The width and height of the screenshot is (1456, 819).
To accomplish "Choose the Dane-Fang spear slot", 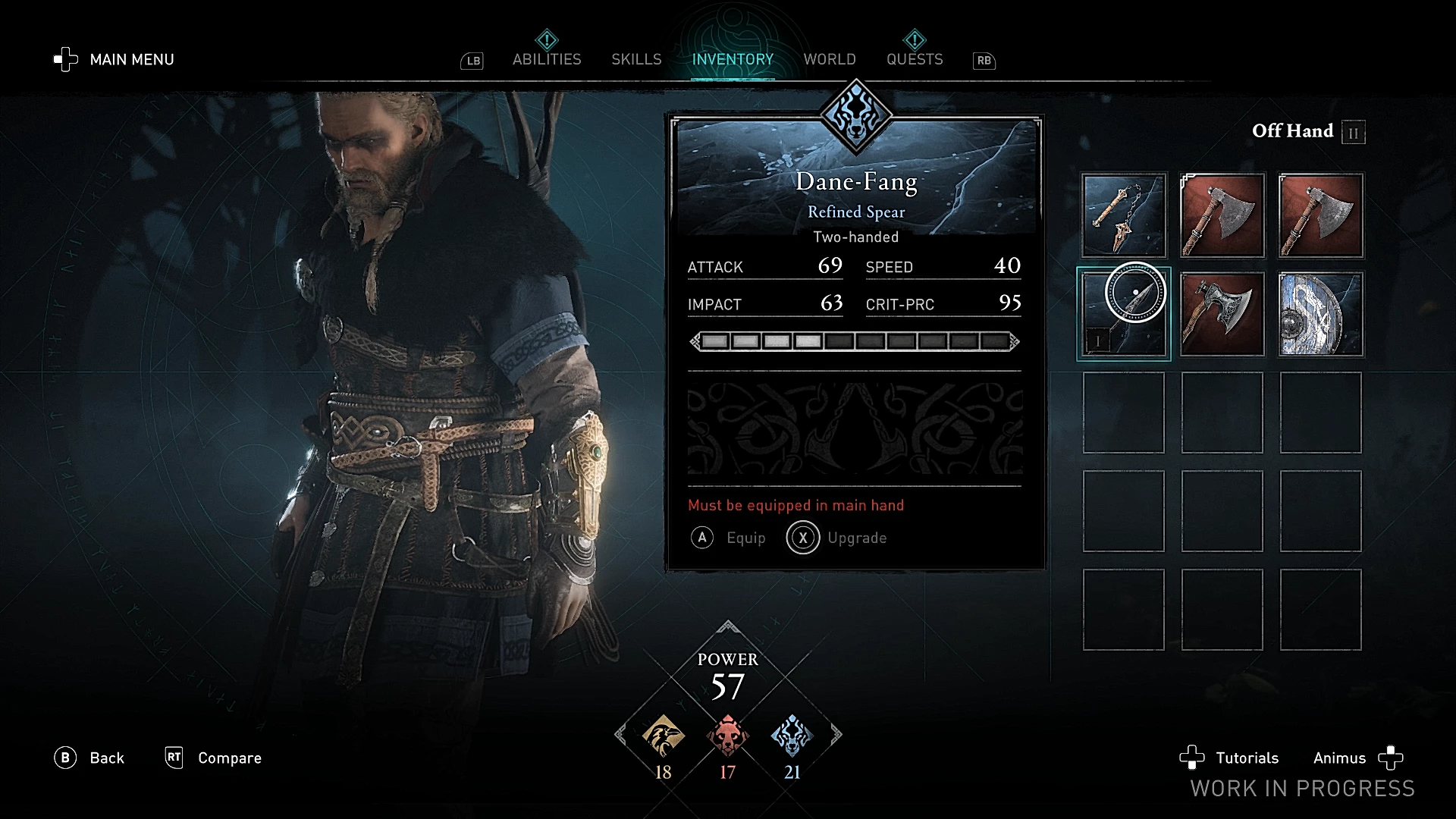I will pyautogui.click(x=1124, y=314).
